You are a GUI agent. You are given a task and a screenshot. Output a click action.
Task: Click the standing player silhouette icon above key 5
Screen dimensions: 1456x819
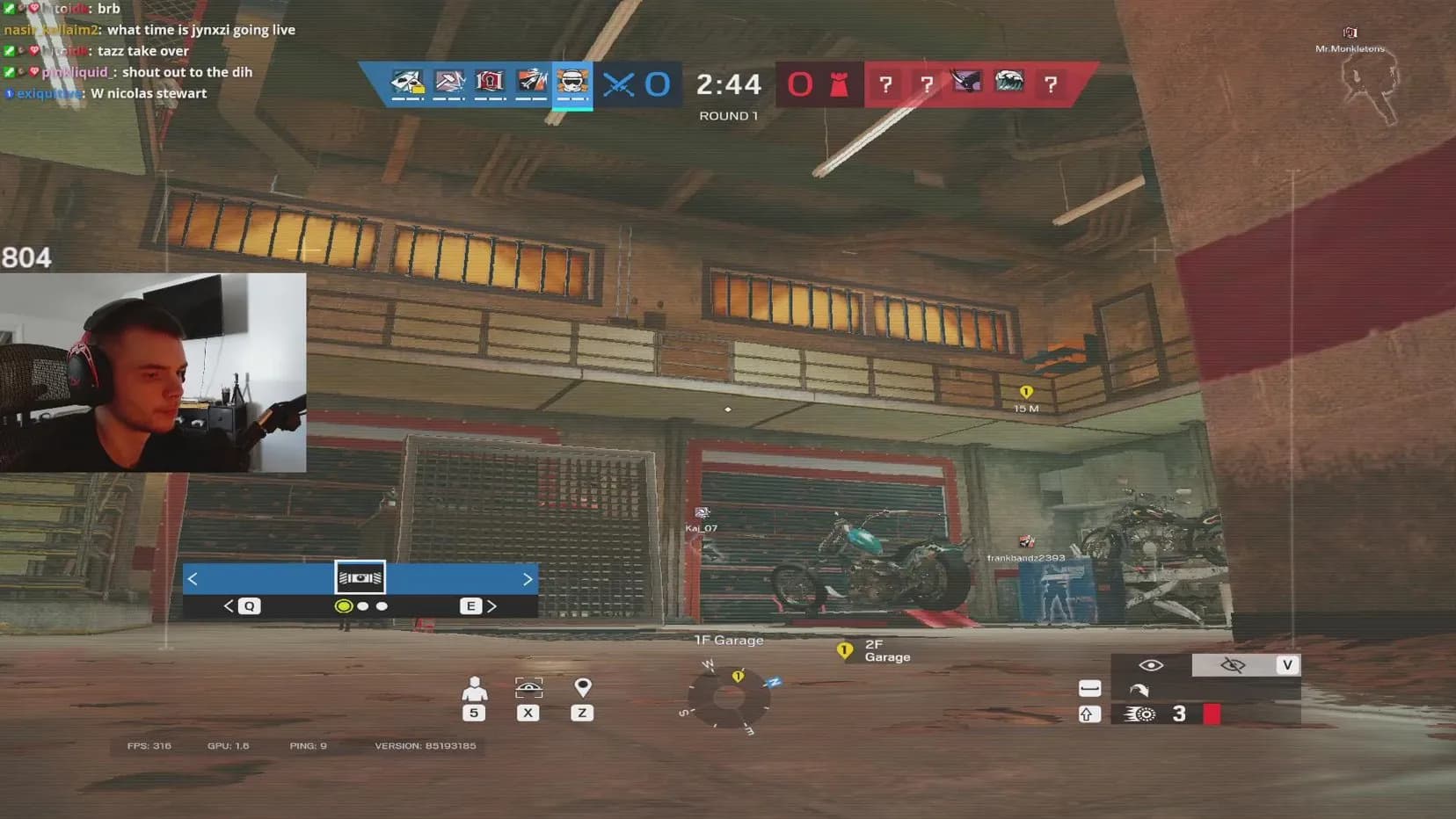(474, 687)
